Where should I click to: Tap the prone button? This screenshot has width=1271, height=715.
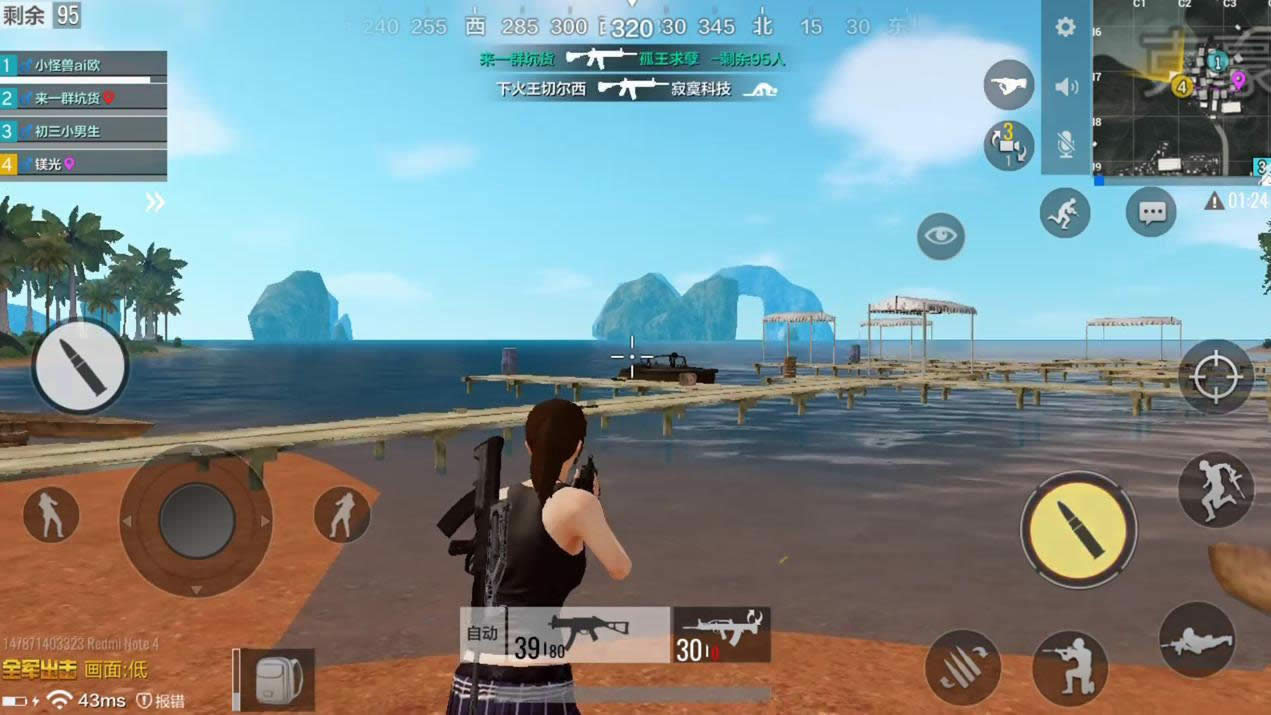[x=1197, y=640]
